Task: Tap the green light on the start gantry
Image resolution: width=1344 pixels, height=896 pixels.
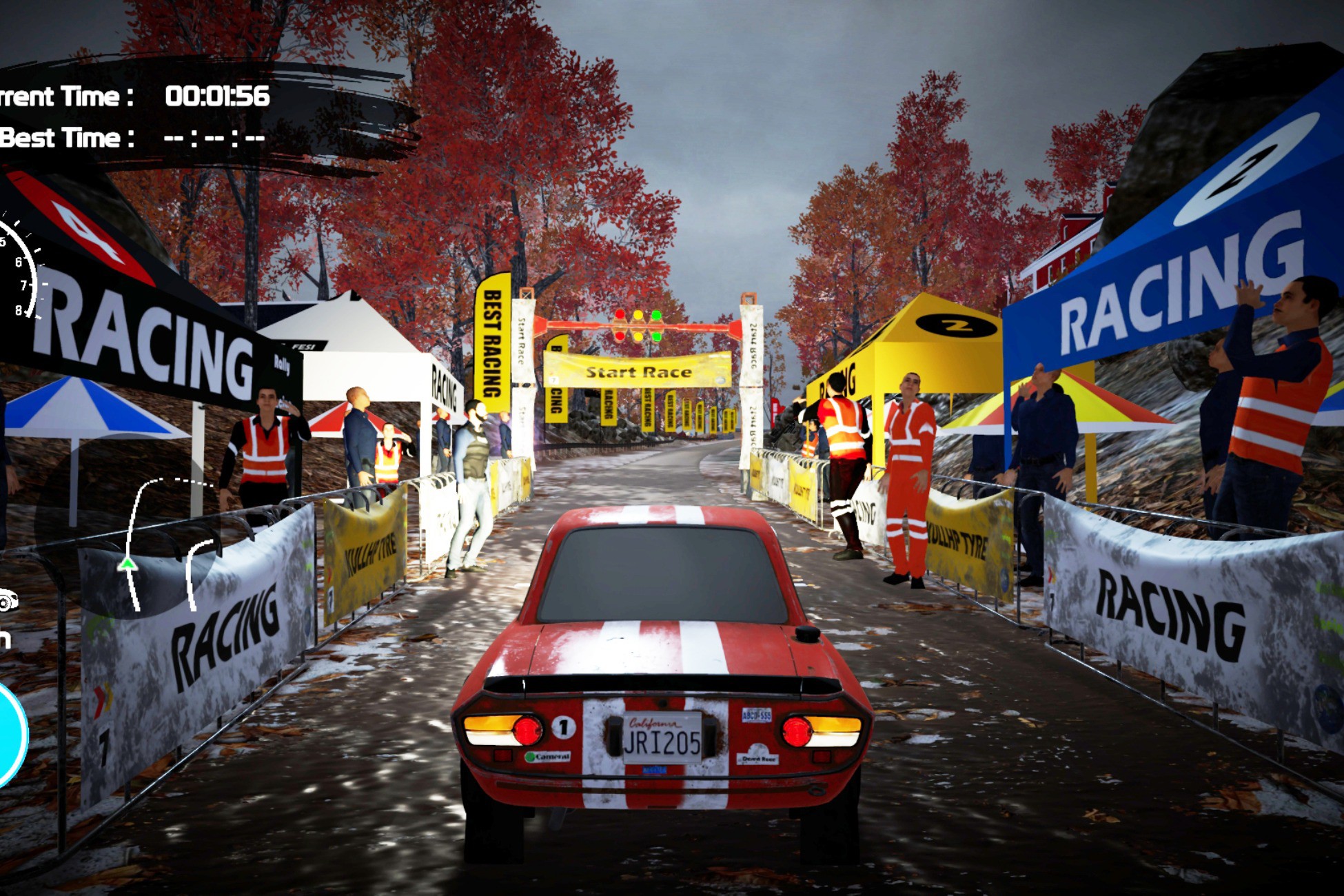Action: [x=656, y=314]
